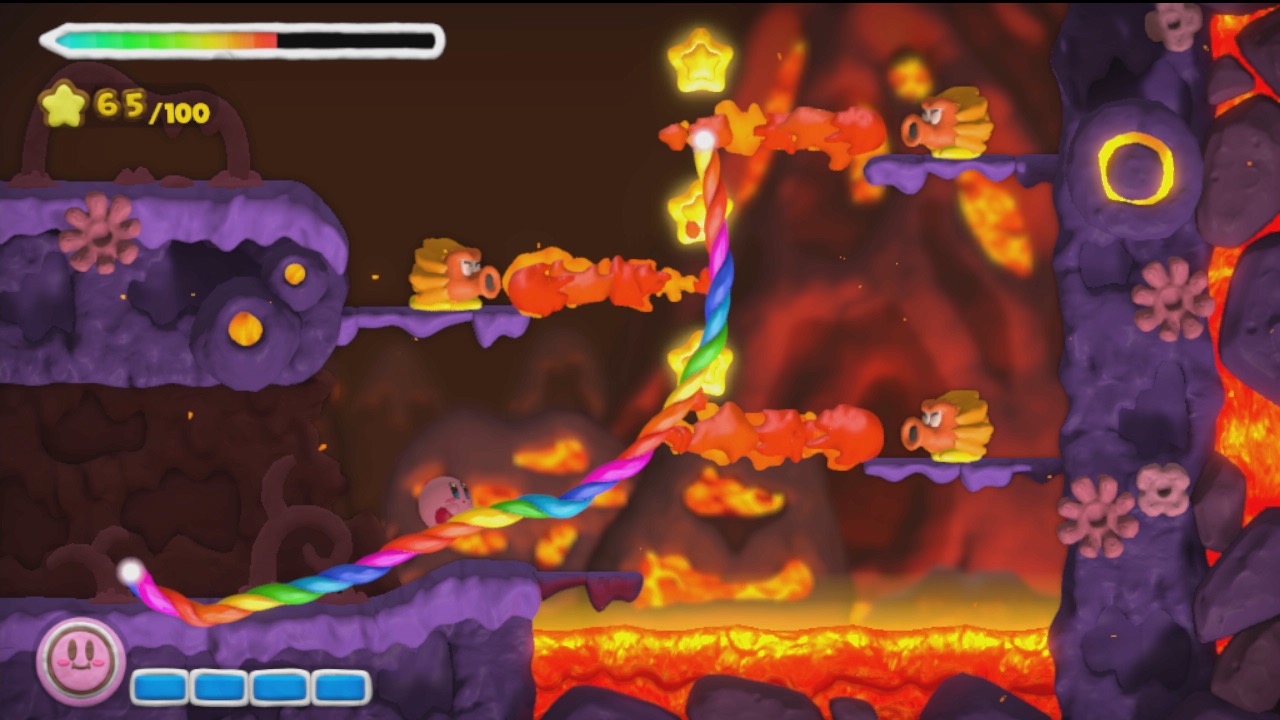Click the pink Kirby face icon

80,661
